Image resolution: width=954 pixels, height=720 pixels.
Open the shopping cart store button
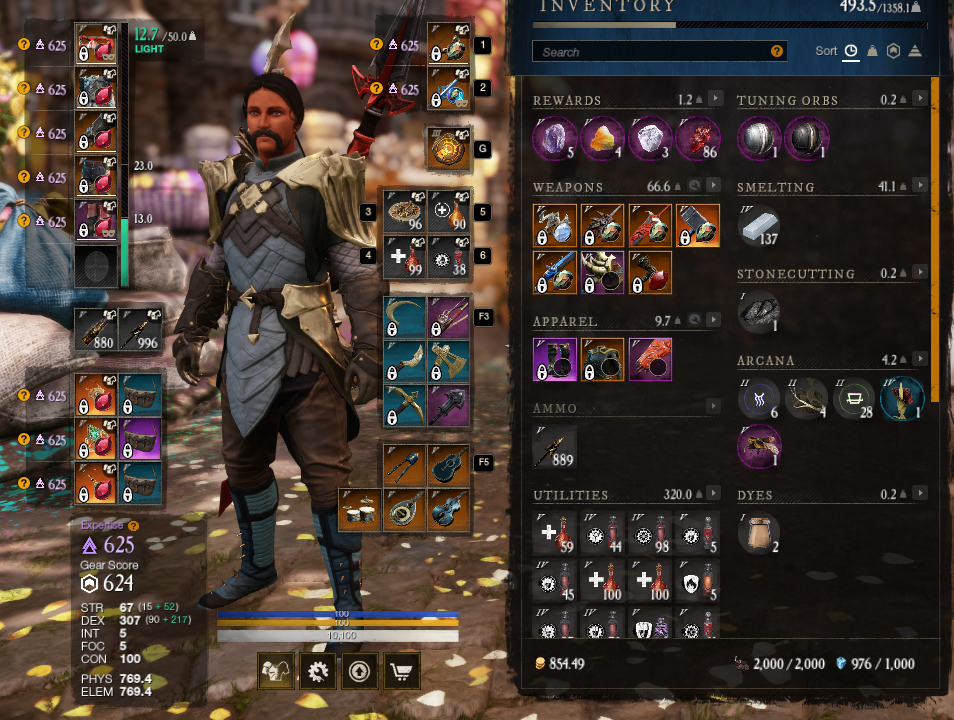pyautogui.click(x=399, y=673)
